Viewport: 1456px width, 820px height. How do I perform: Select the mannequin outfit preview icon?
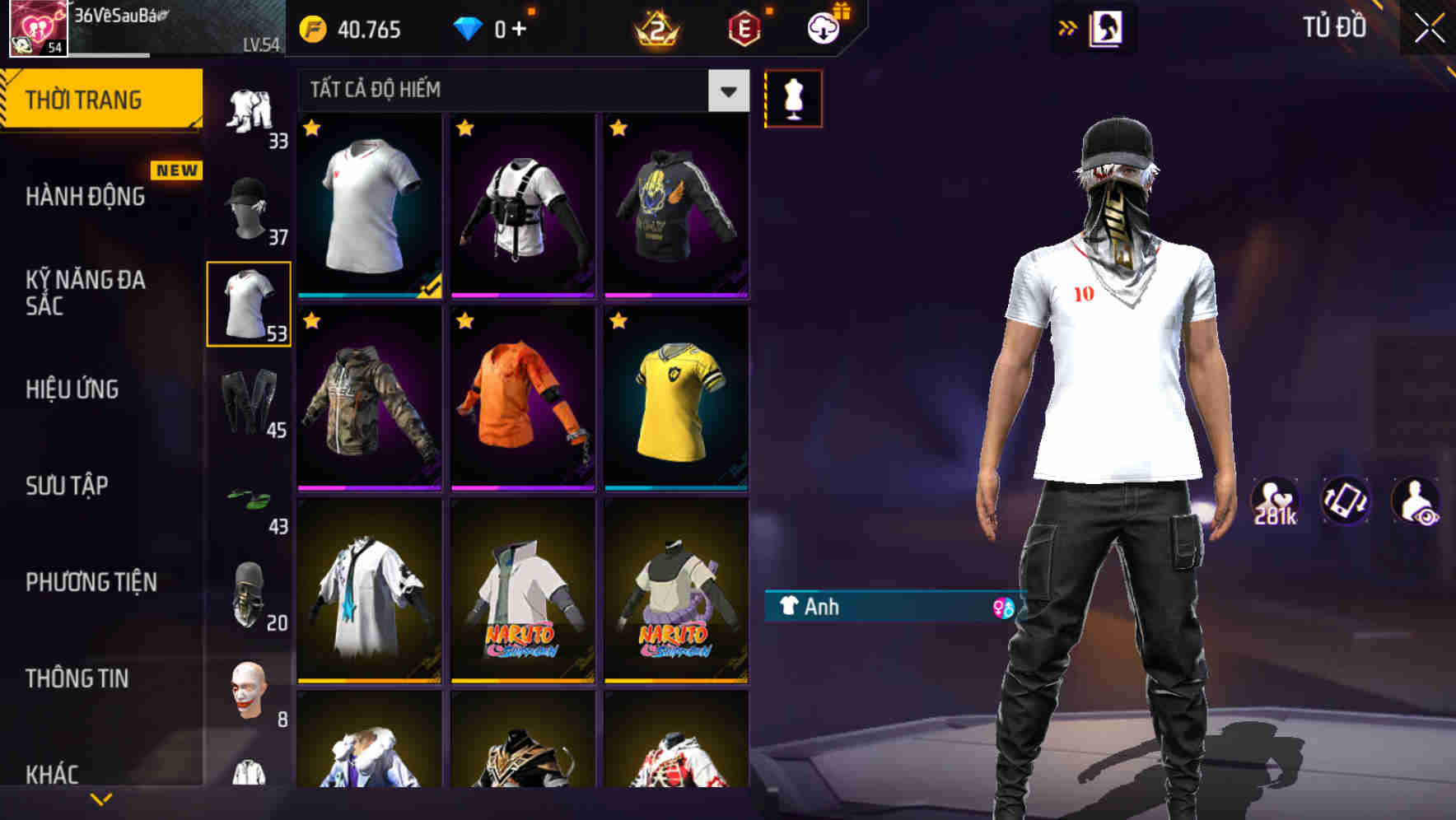[x=793, y=97]
